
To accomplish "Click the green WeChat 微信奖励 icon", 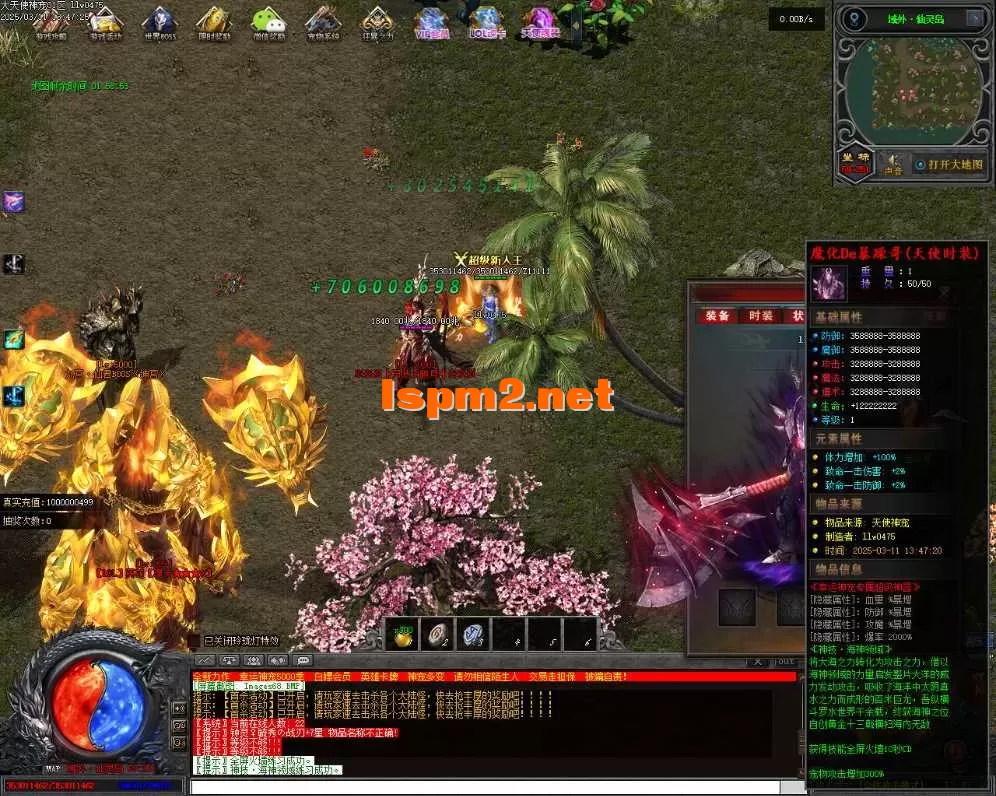I will (268, 21).
